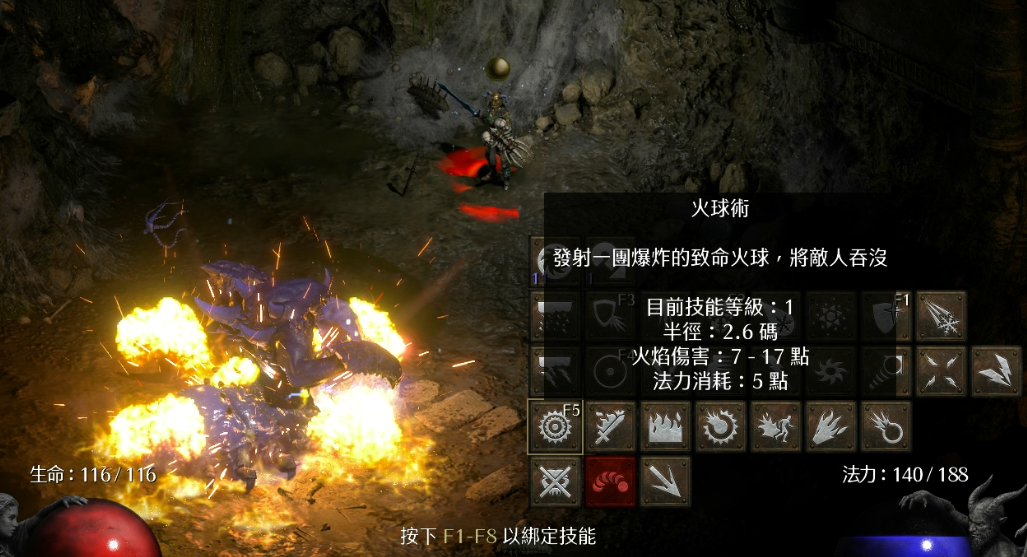Screen dimensions: 1027x557
Task: Pick the four diverging lightning bolts skill
Action: (x=941, y=371)
